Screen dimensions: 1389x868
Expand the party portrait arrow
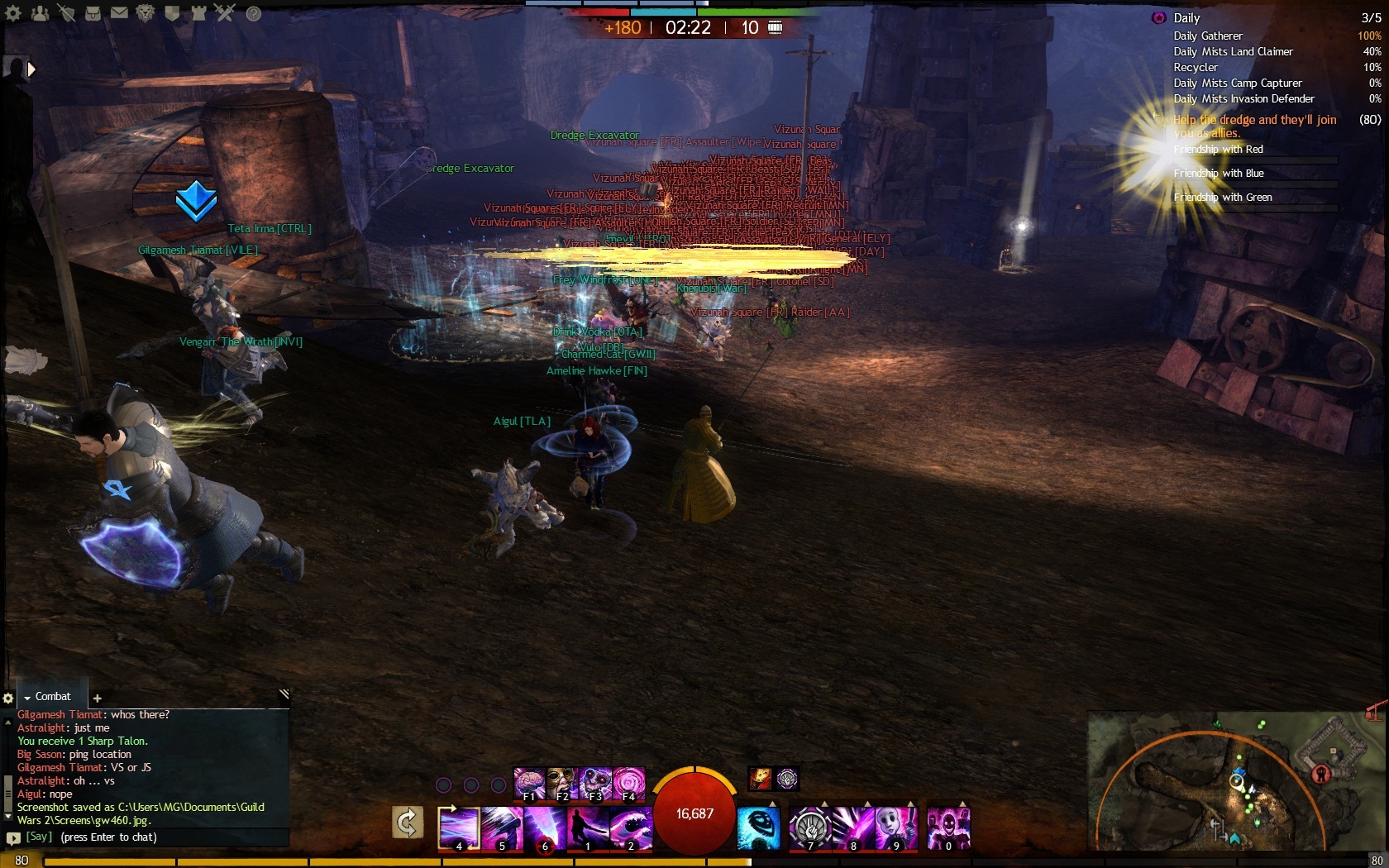point(31,69)
